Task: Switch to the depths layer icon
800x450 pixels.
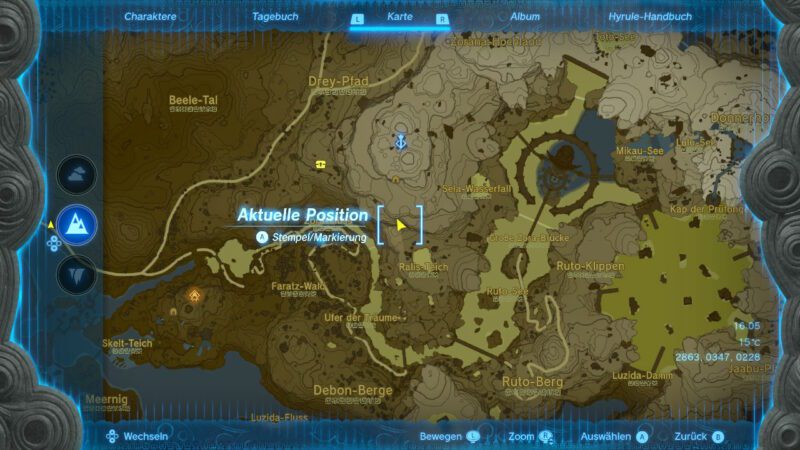Action: pos(76,274)
